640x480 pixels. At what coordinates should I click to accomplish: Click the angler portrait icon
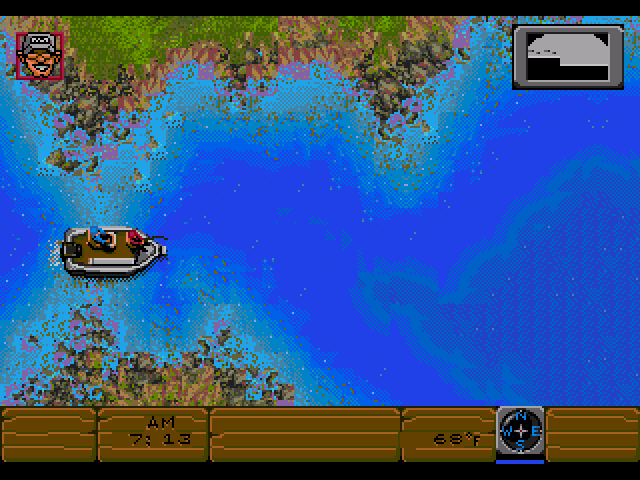click(x=40, y=54)
